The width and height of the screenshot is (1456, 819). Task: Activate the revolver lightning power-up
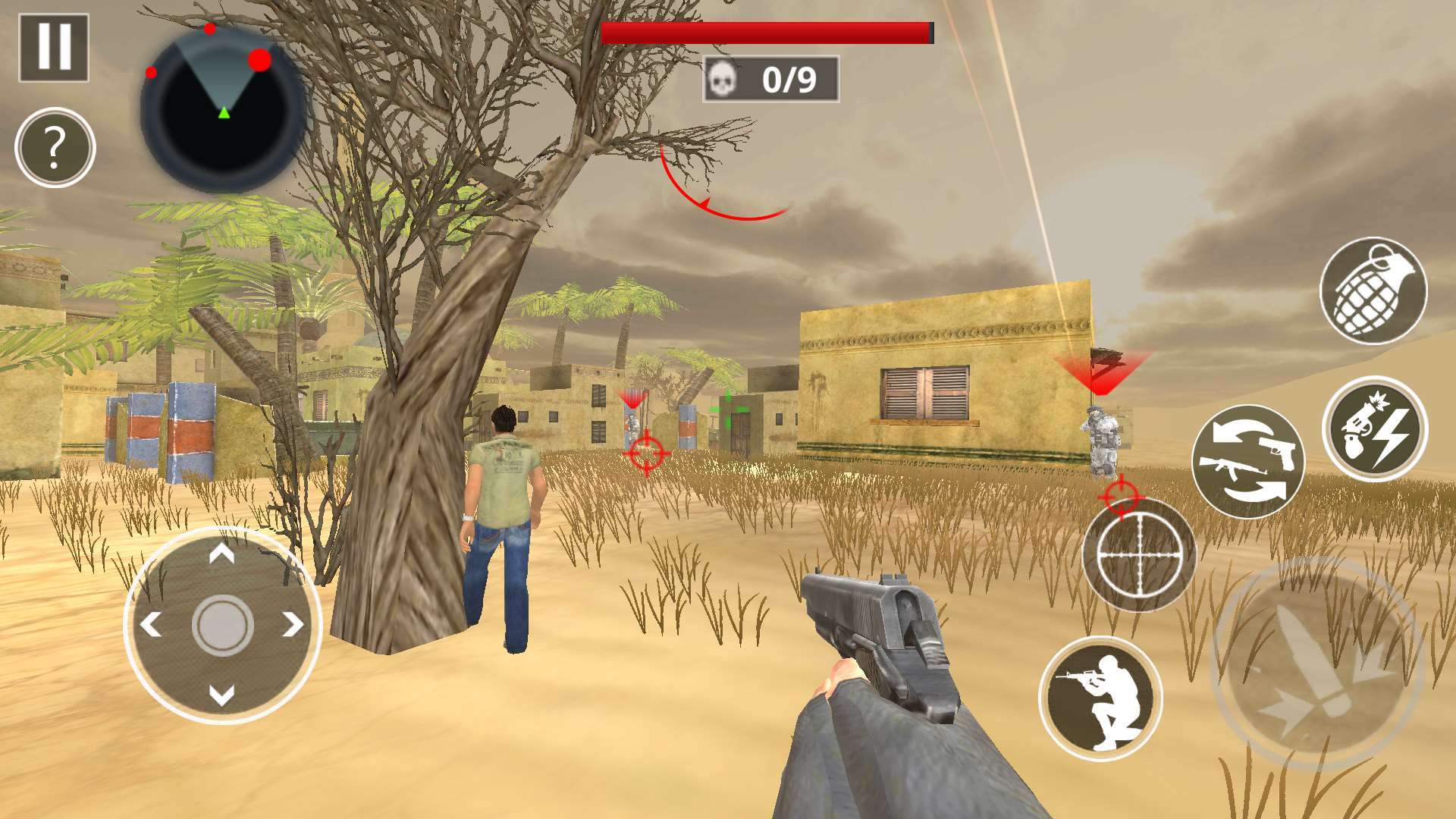(1374, 429)
